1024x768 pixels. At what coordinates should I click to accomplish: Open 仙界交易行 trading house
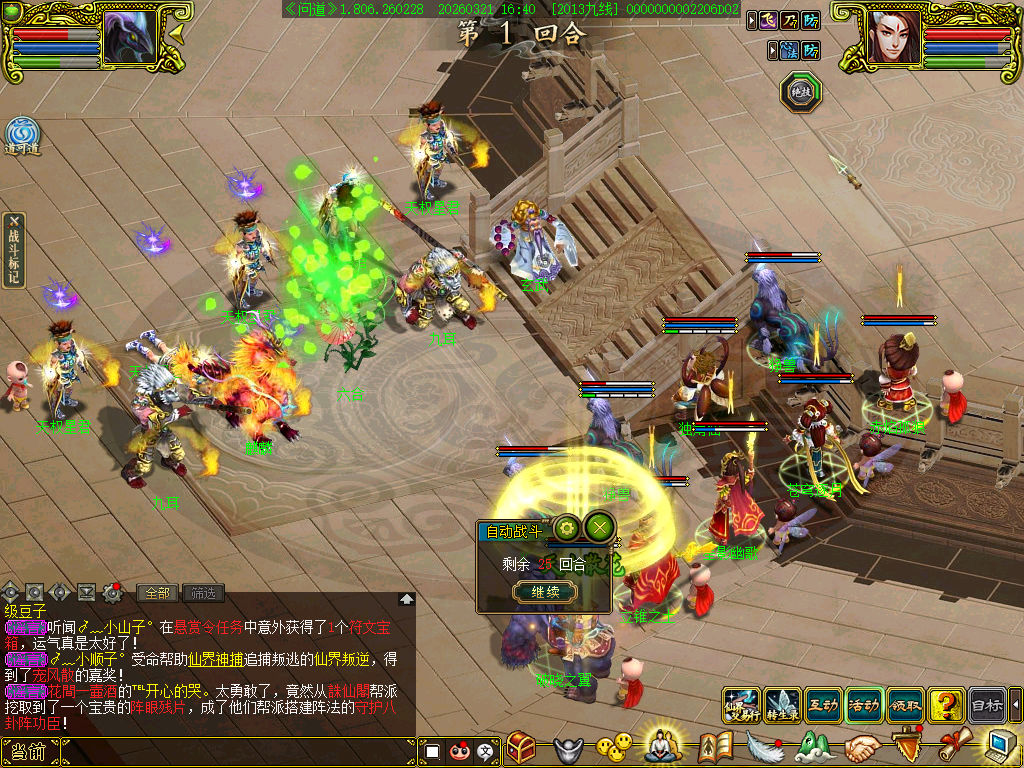[x=741, y=704]
